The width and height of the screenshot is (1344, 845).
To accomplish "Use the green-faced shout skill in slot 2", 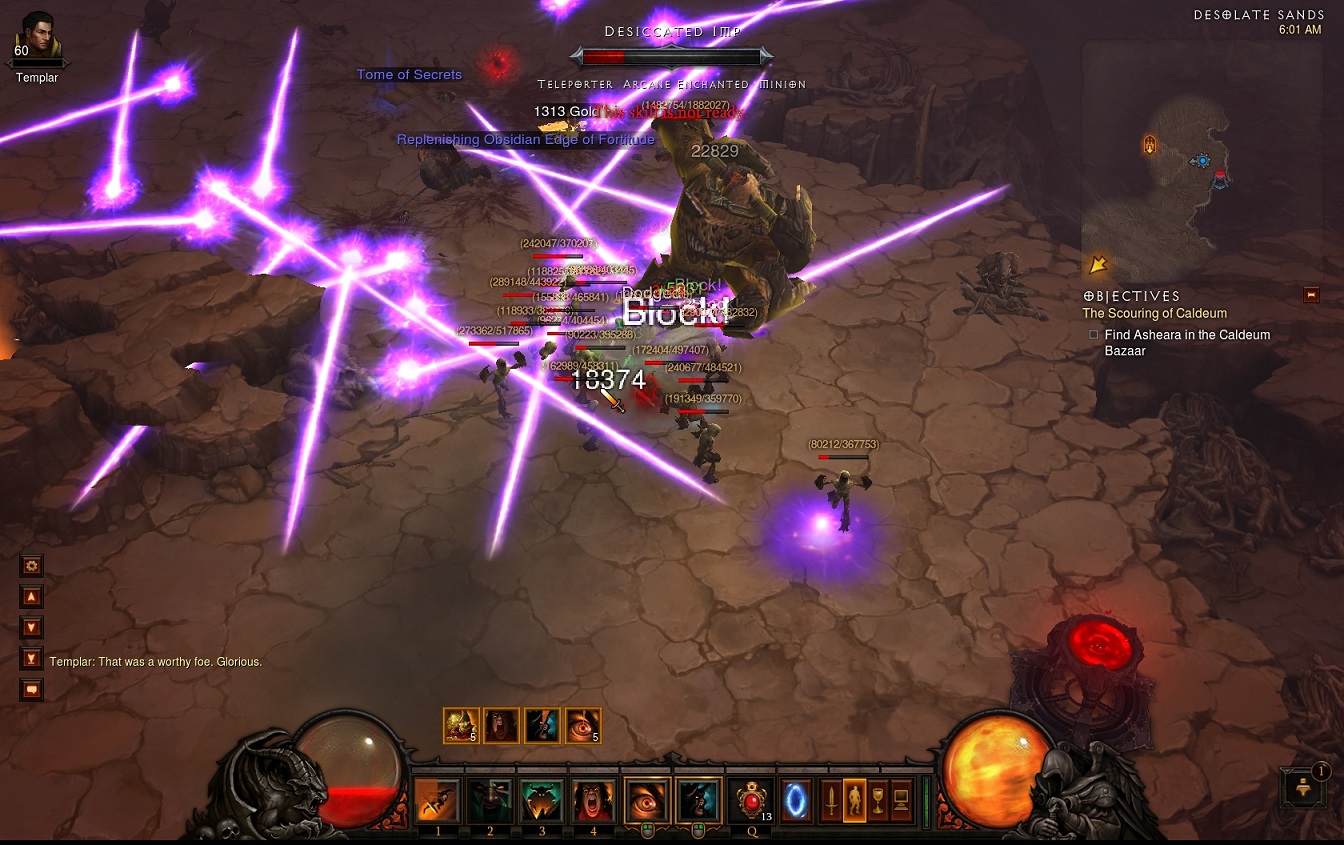I will point(489,800).
